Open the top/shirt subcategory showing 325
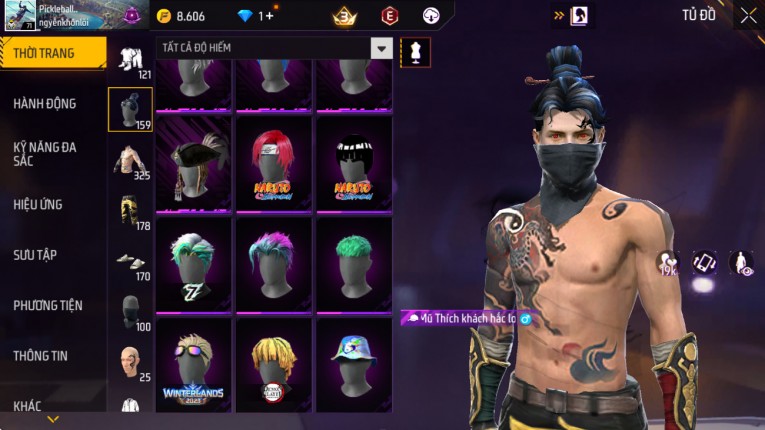765x430 pixels. click(x=130, y=160)
